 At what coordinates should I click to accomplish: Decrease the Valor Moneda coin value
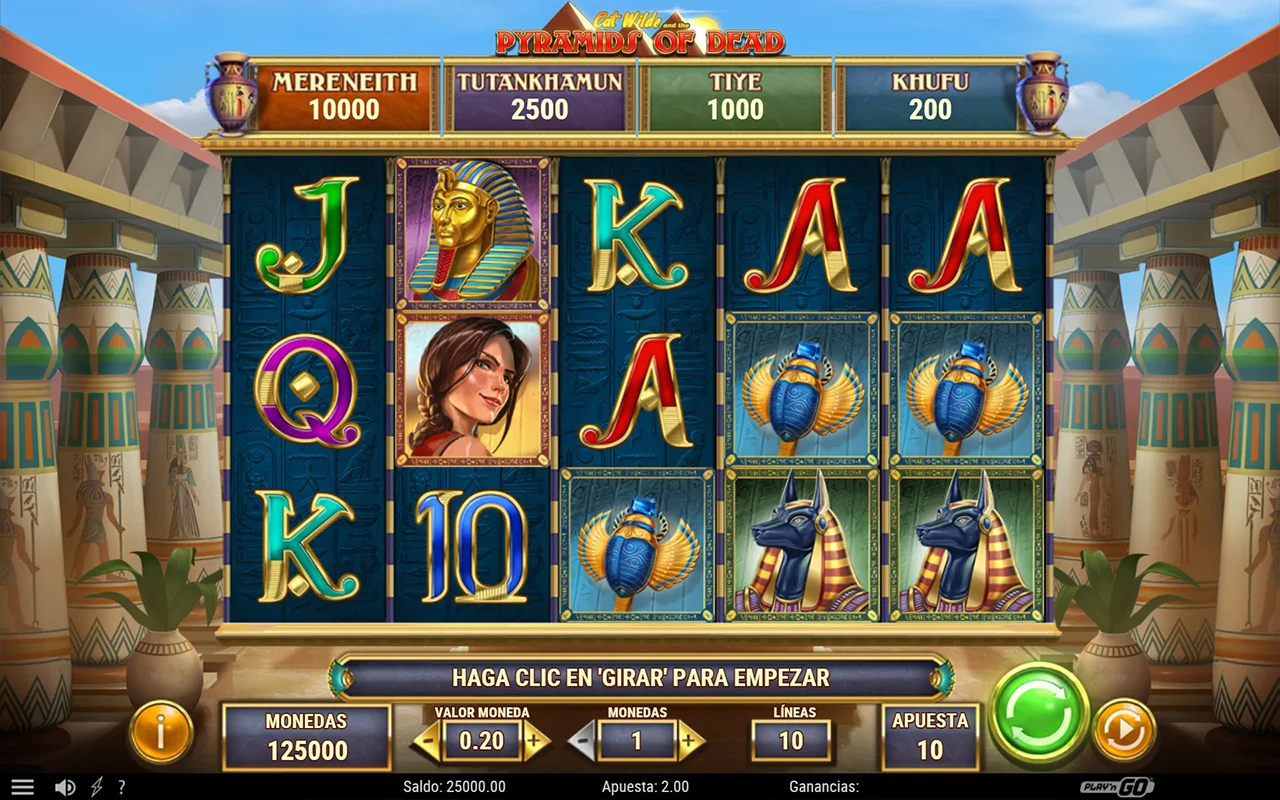427,741
